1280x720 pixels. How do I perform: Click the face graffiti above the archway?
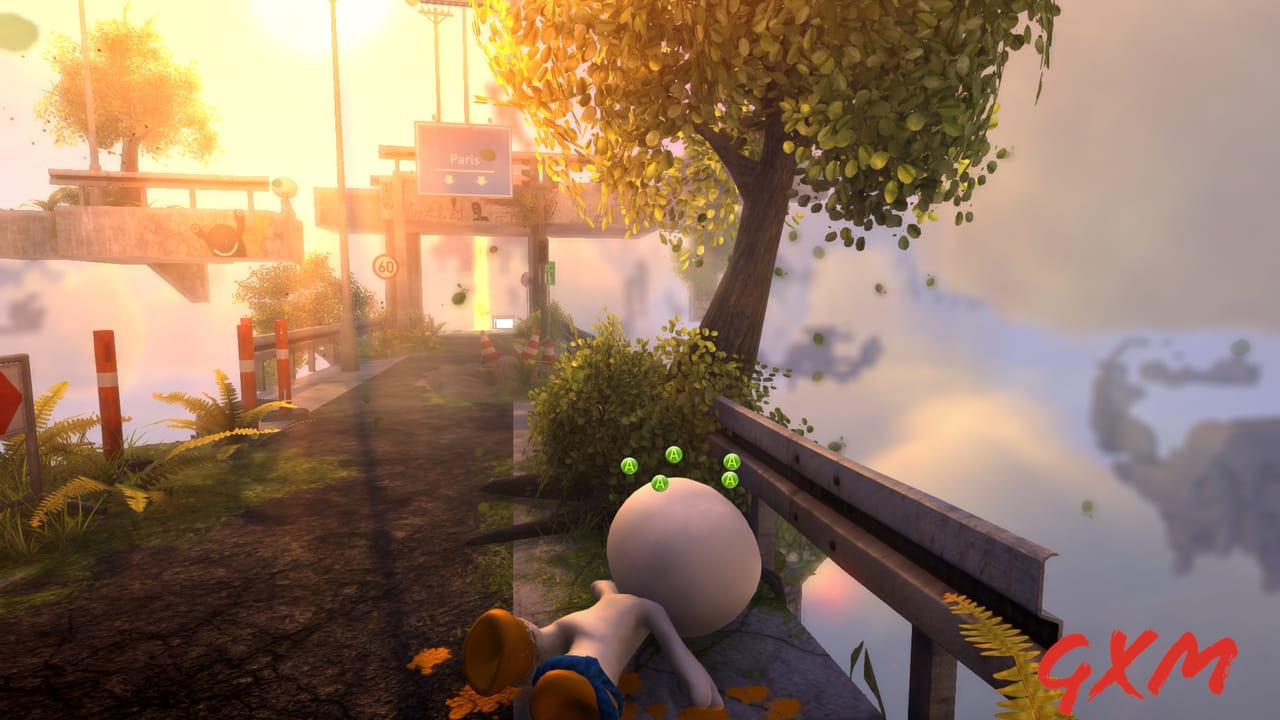pos(477,211)
